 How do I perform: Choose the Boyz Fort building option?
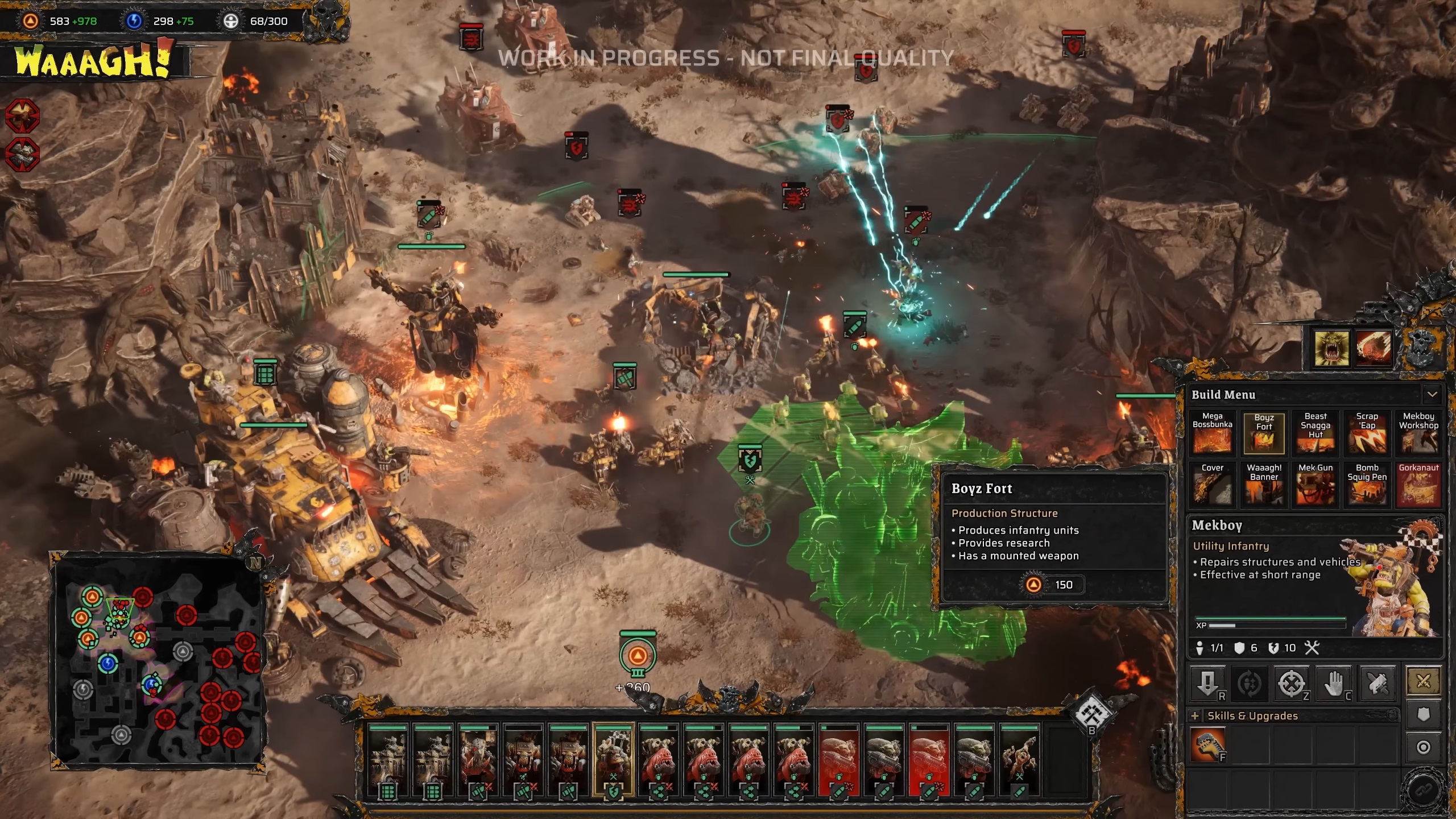click(x=1264, y=434)
